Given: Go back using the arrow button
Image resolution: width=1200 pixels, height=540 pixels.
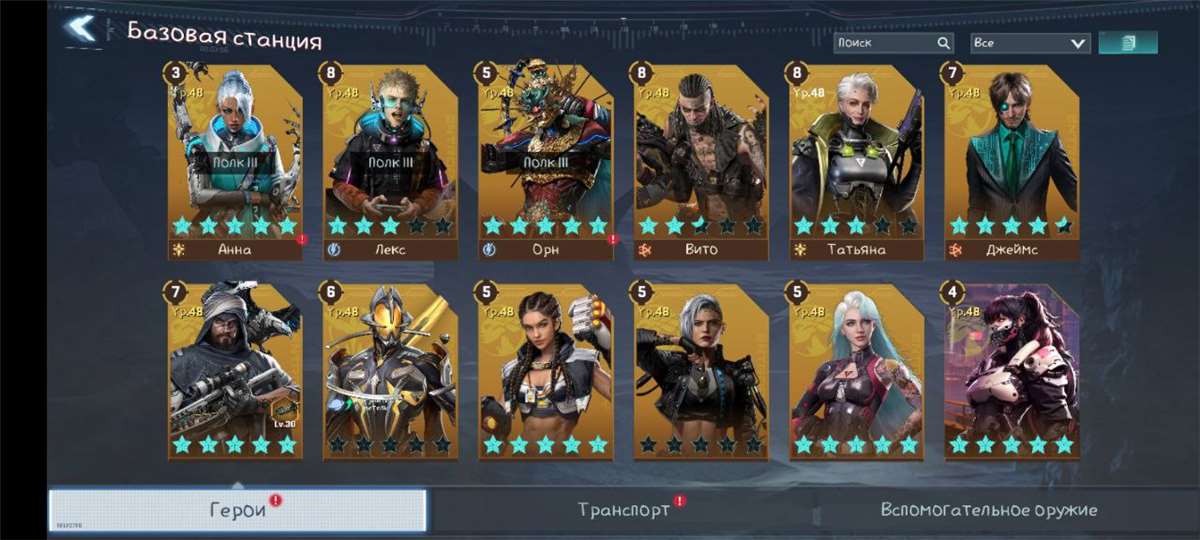Looking at the screenshot, I should pos(82,28).
